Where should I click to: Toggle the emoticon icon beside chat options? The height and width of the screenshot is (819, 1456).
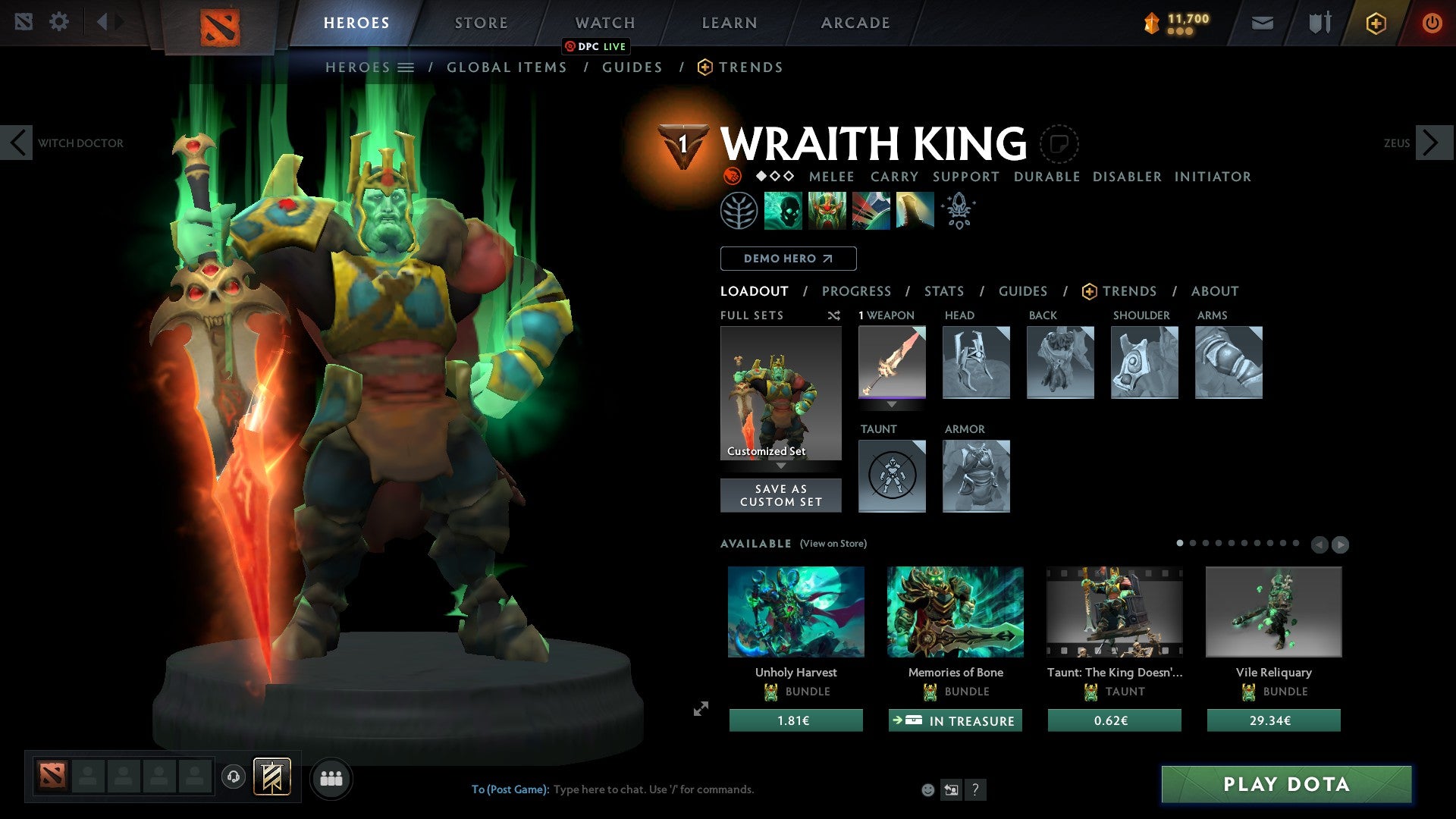(x=927, y=789)
